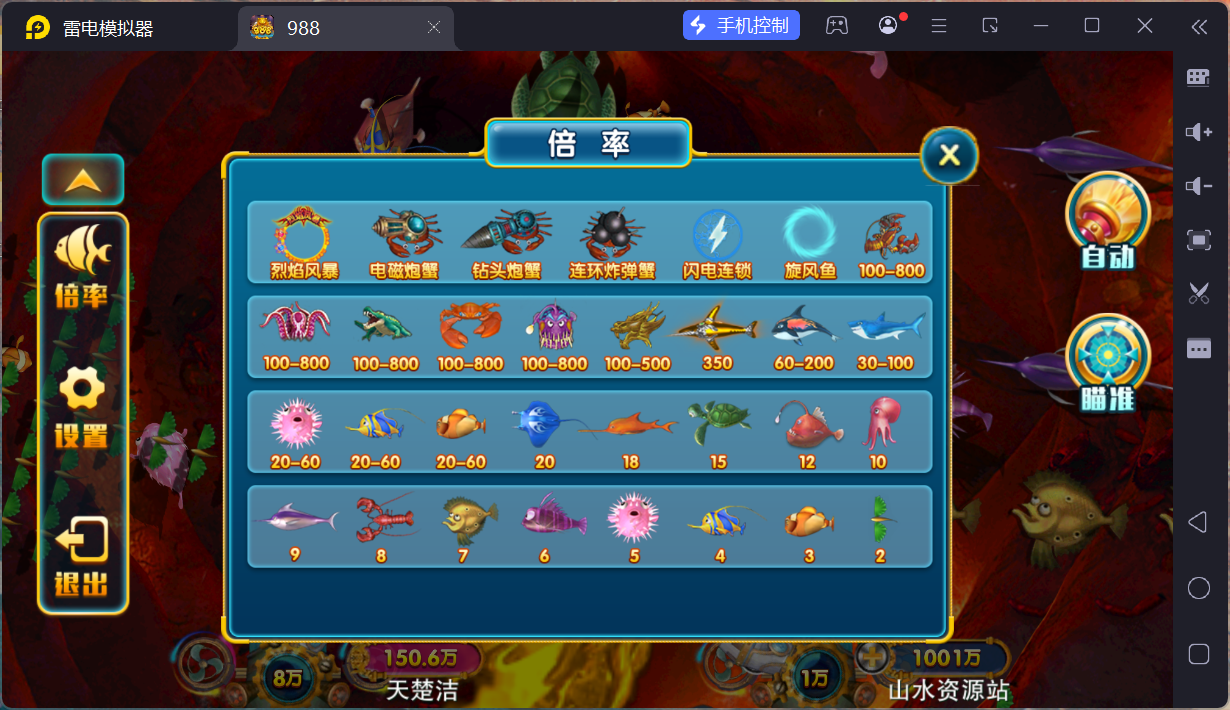This screenshot has height=710, width=1230.
Task: Click the plus button beside 1001万
Action: 872,657
